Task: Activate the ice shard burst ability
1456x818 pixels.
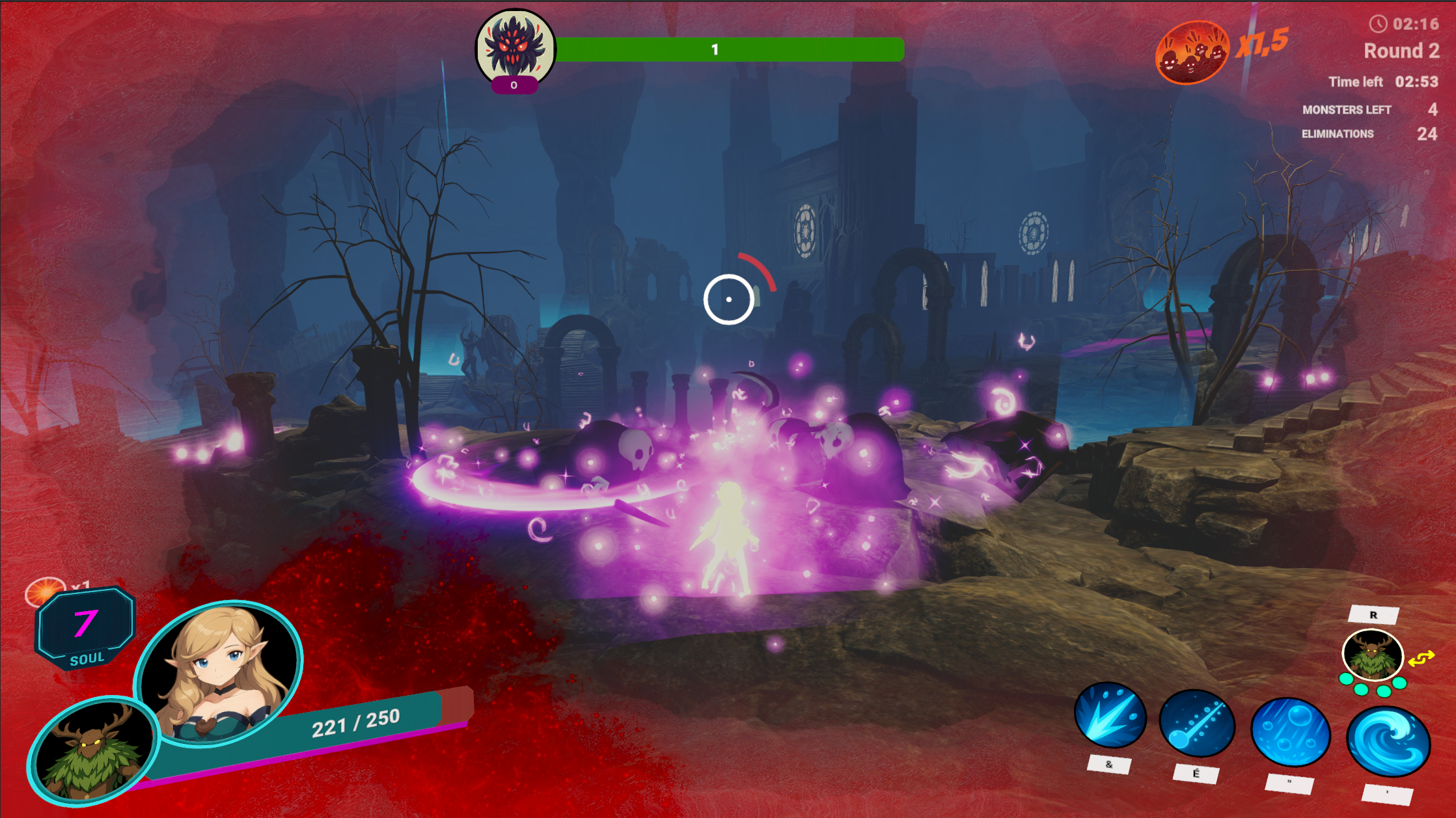Action: 1110,716
